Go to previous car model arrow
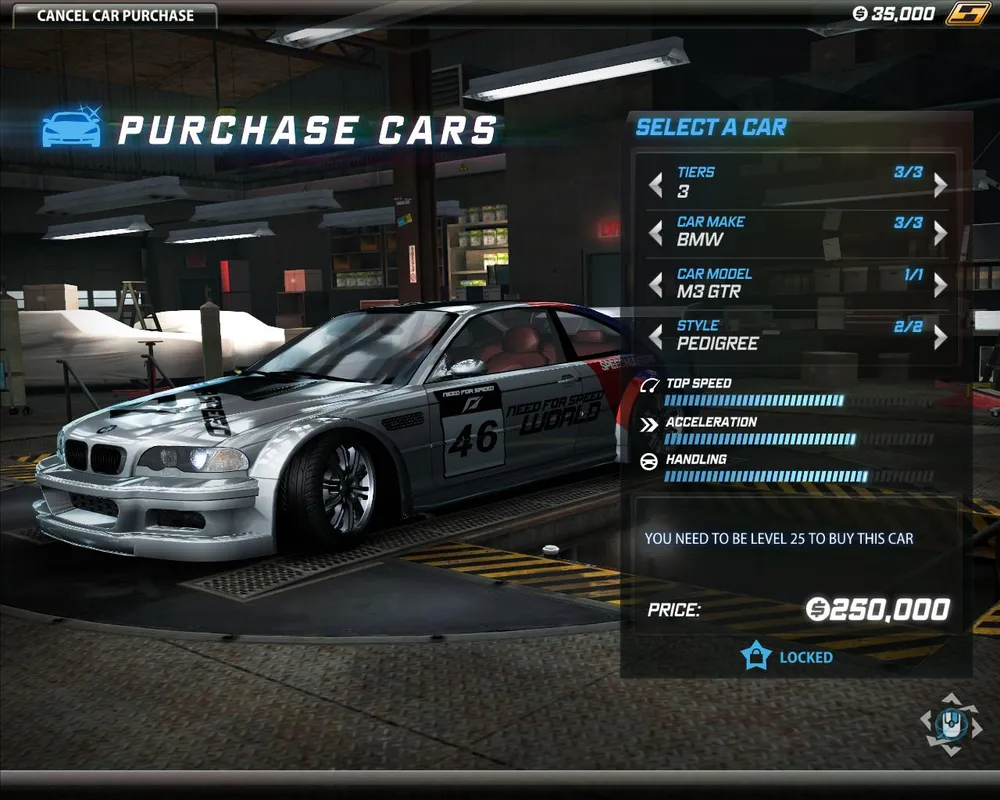This screenshot has width=1000, height=800. pos(656,286)
